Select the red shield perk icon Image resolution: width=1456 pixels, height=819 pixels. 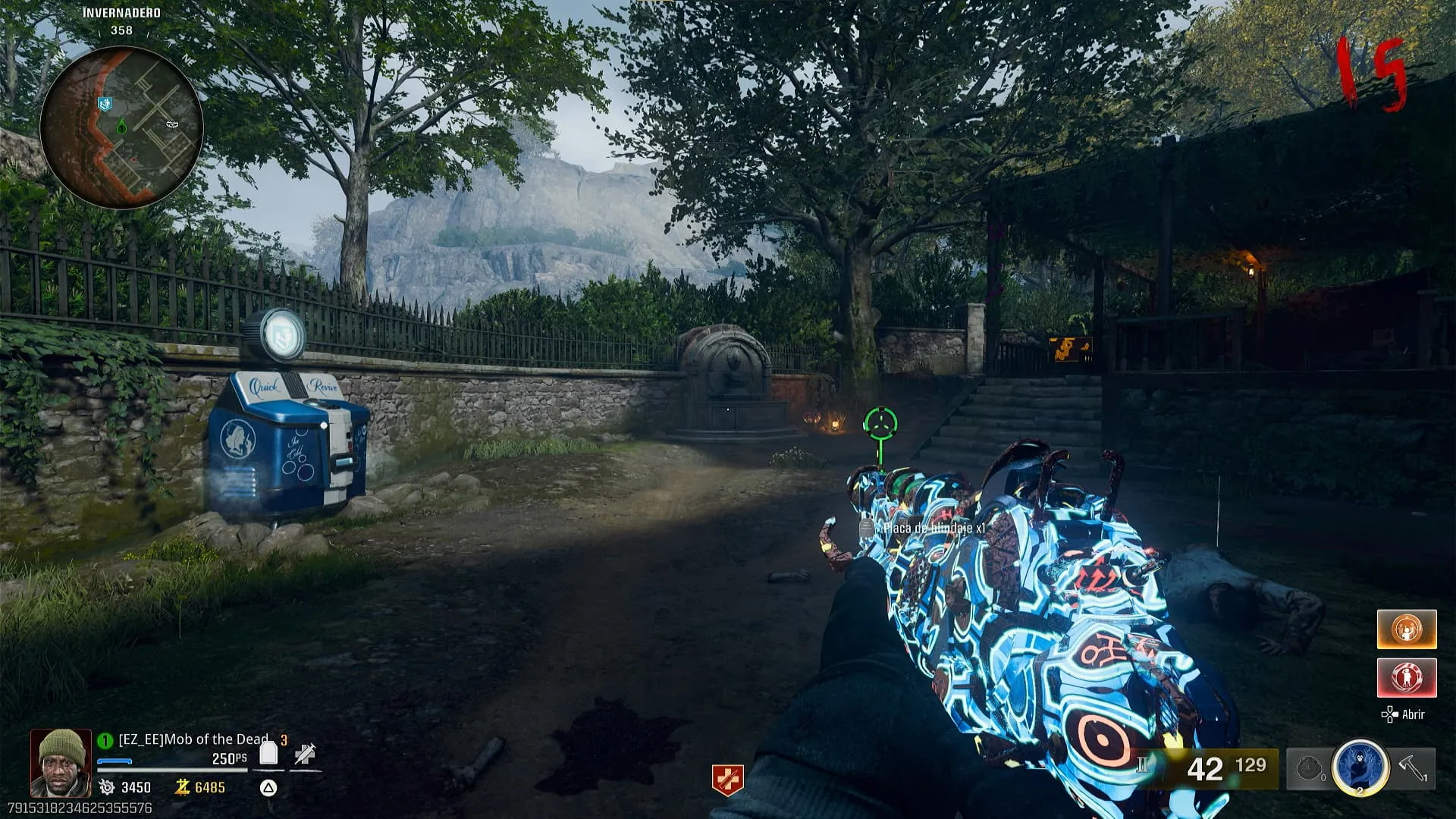(x=727, y=780)
